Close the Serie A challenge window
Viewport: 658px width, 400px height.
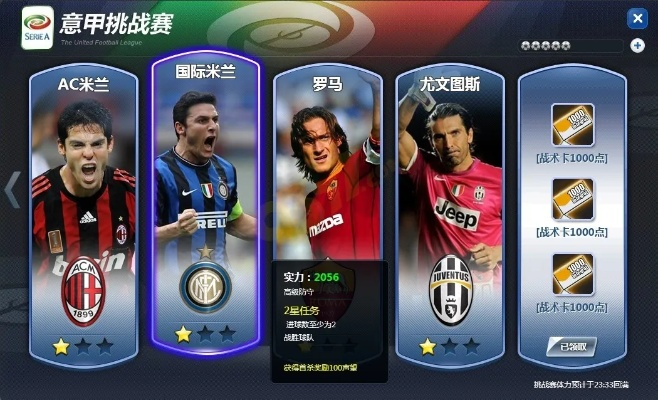(636, 18)
